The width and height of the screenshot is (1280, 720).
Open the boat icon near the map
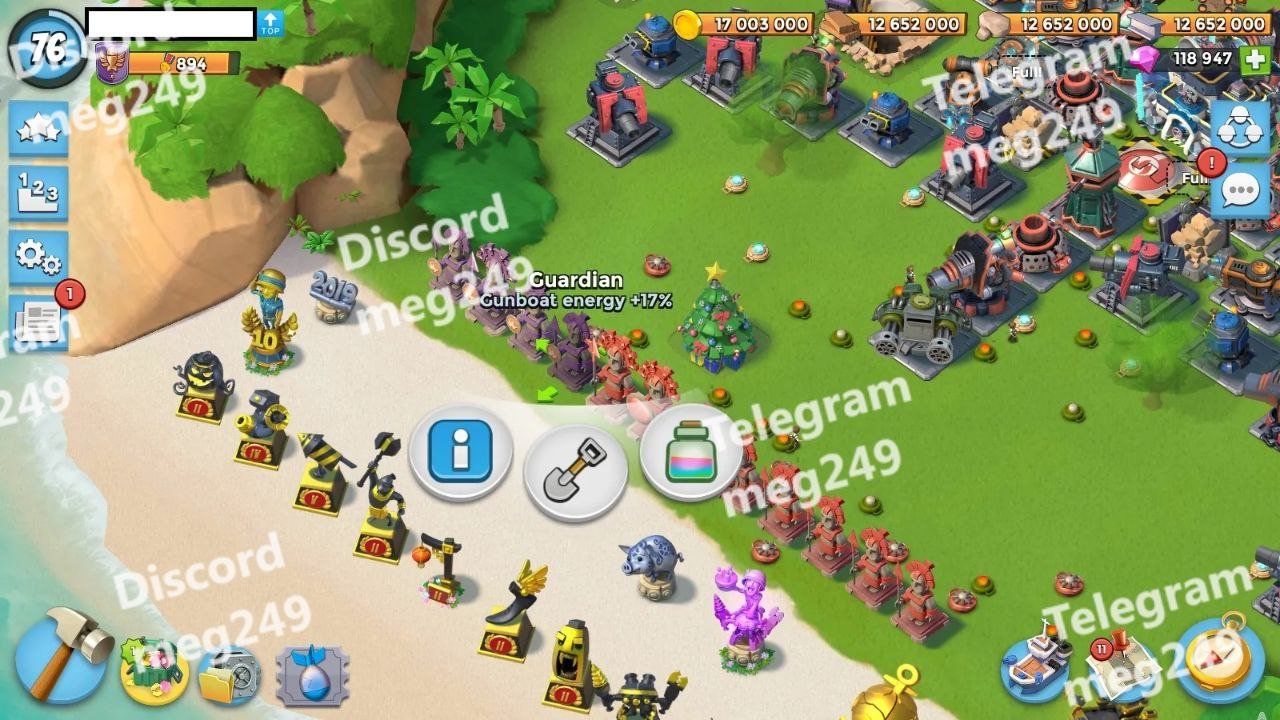tap(1036, 661)
